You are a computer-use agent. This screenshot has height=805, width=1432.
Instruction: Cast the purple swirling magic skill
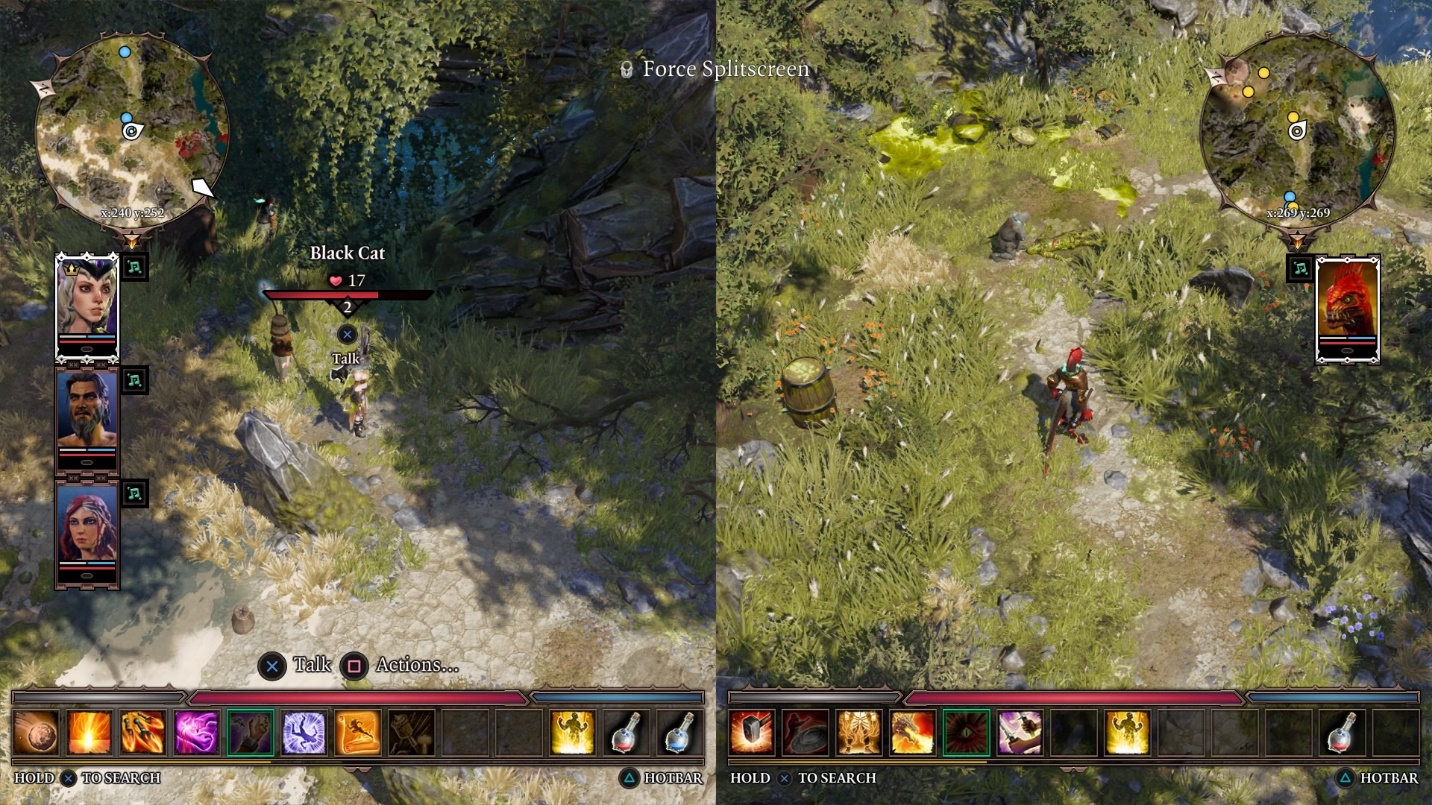click(x=197, y=732)
